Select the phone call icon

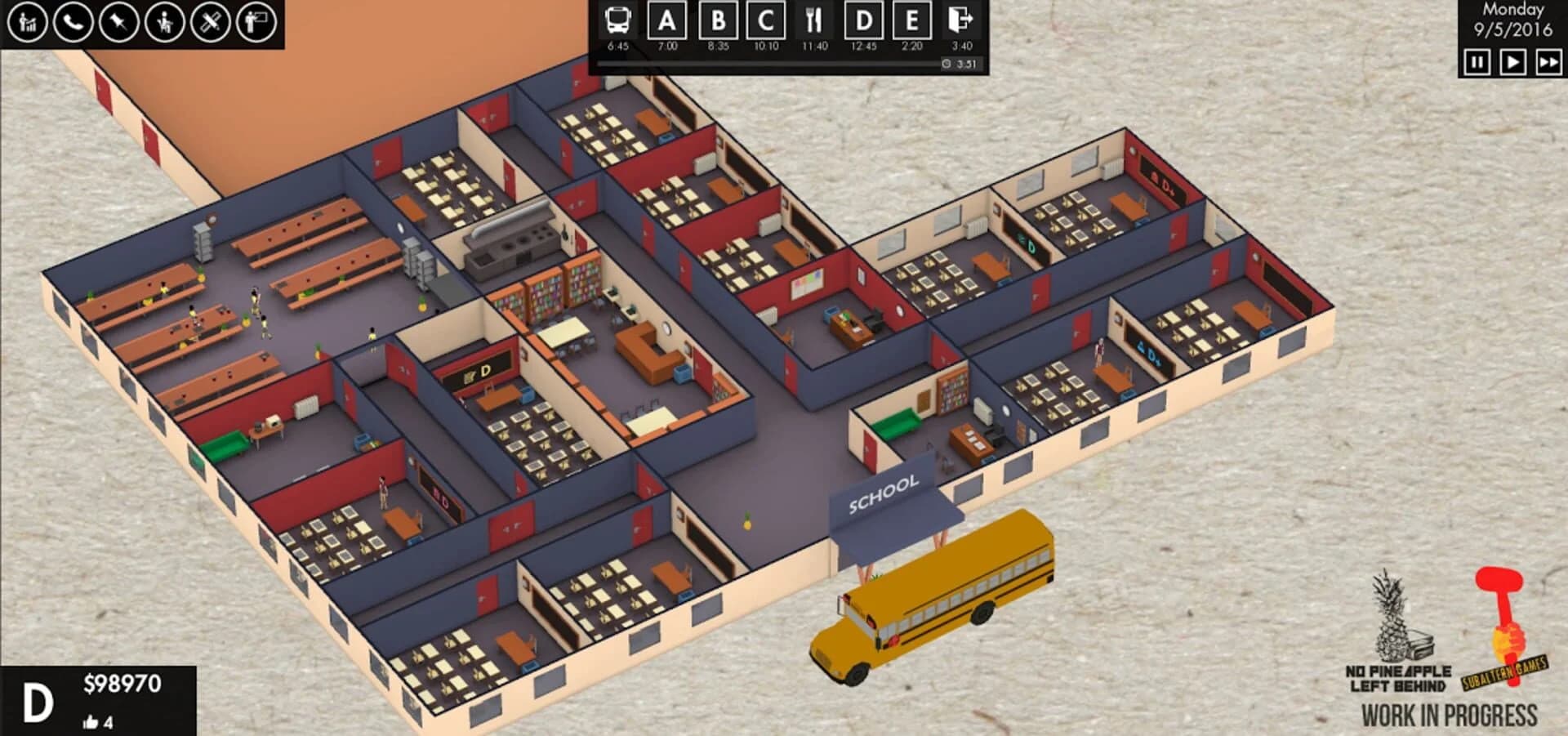[x=74, y=22]
